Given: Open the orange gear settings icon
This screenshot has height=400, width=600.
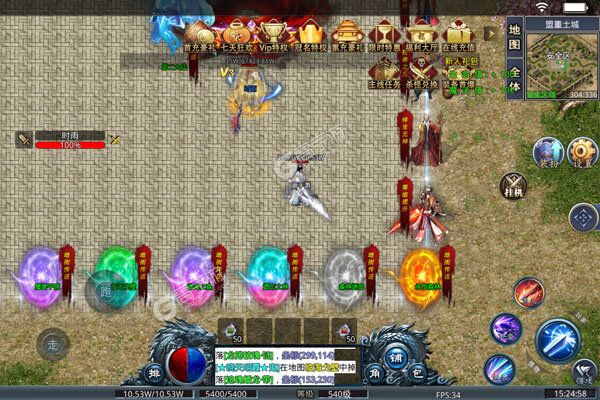Looking at the screenshot, I should point(580,152).
